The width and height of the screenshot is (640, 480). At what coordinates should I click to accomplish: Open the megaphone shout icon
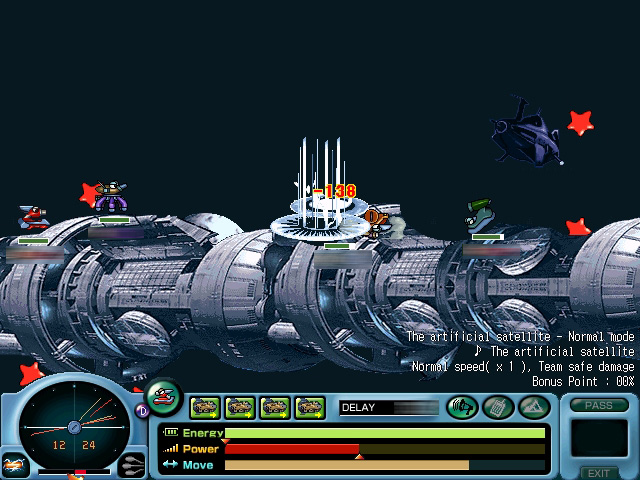coord(462,407)
